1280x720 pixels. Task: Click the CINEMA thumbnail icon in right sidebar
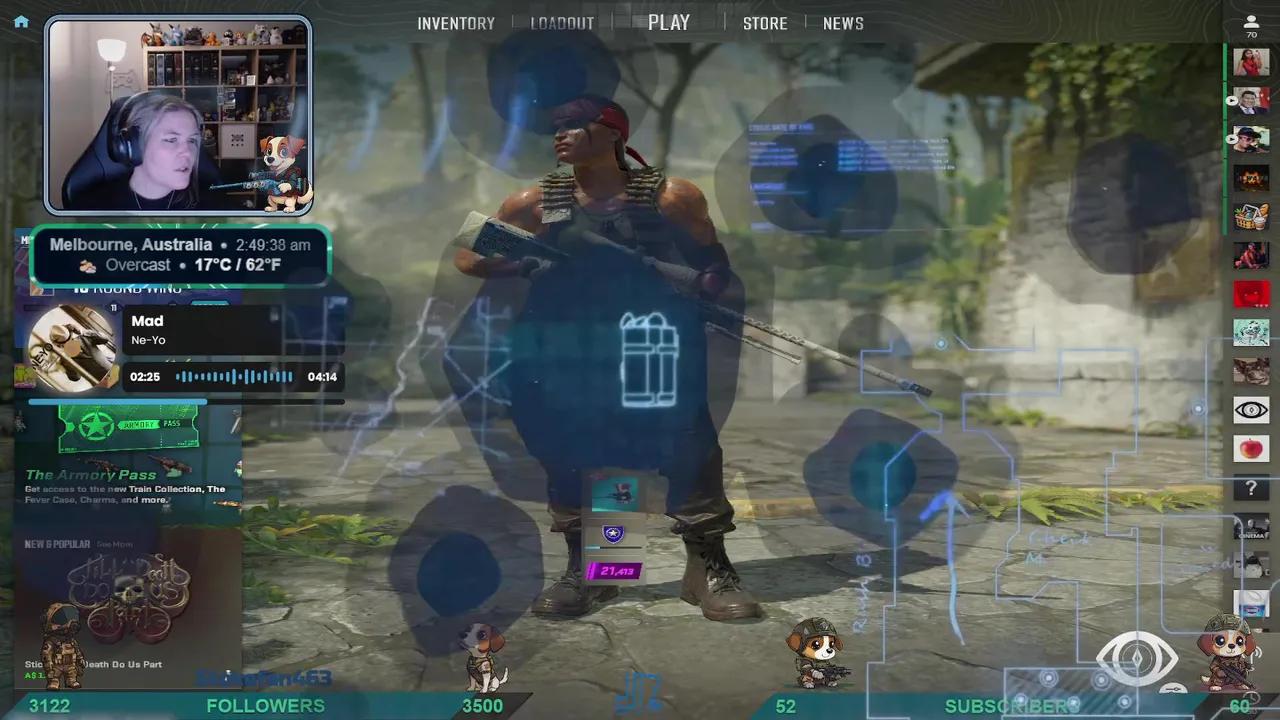[x=1251, y=528]
